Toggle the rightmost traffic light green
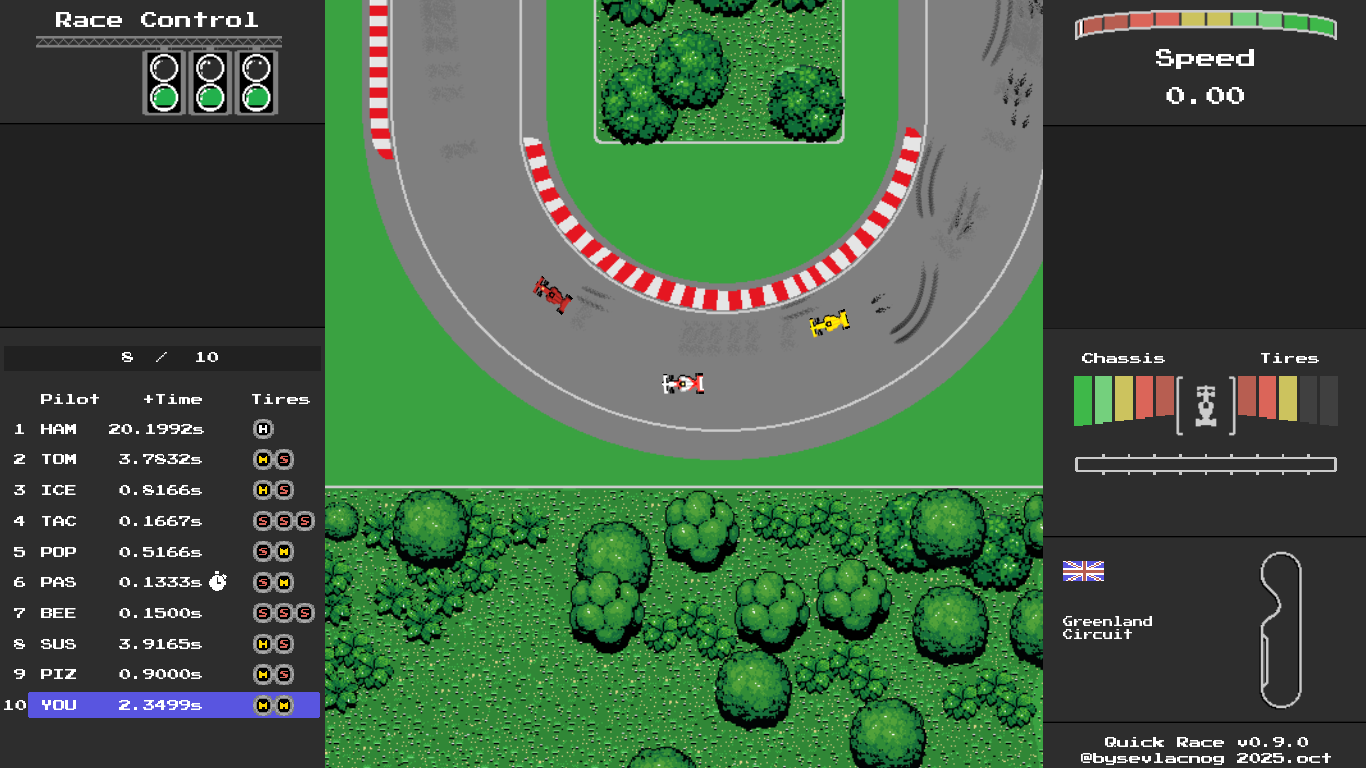 pos(256,97)
